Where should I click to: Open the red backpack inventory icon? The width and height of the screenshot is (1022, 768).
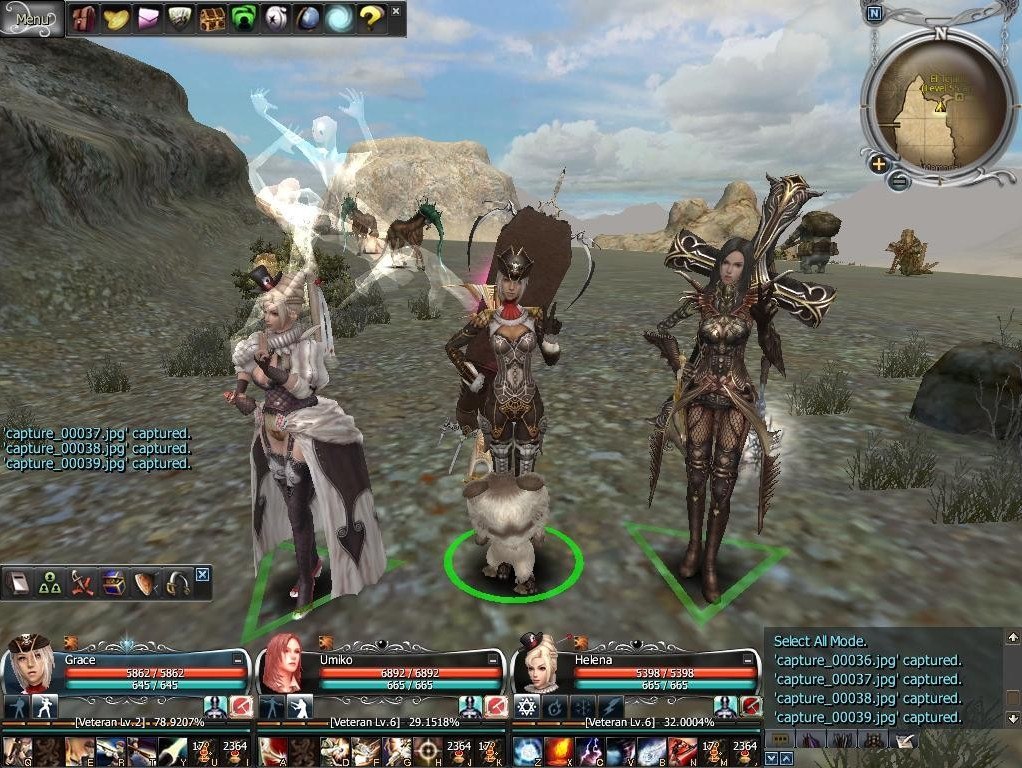(x=85, y=18)
